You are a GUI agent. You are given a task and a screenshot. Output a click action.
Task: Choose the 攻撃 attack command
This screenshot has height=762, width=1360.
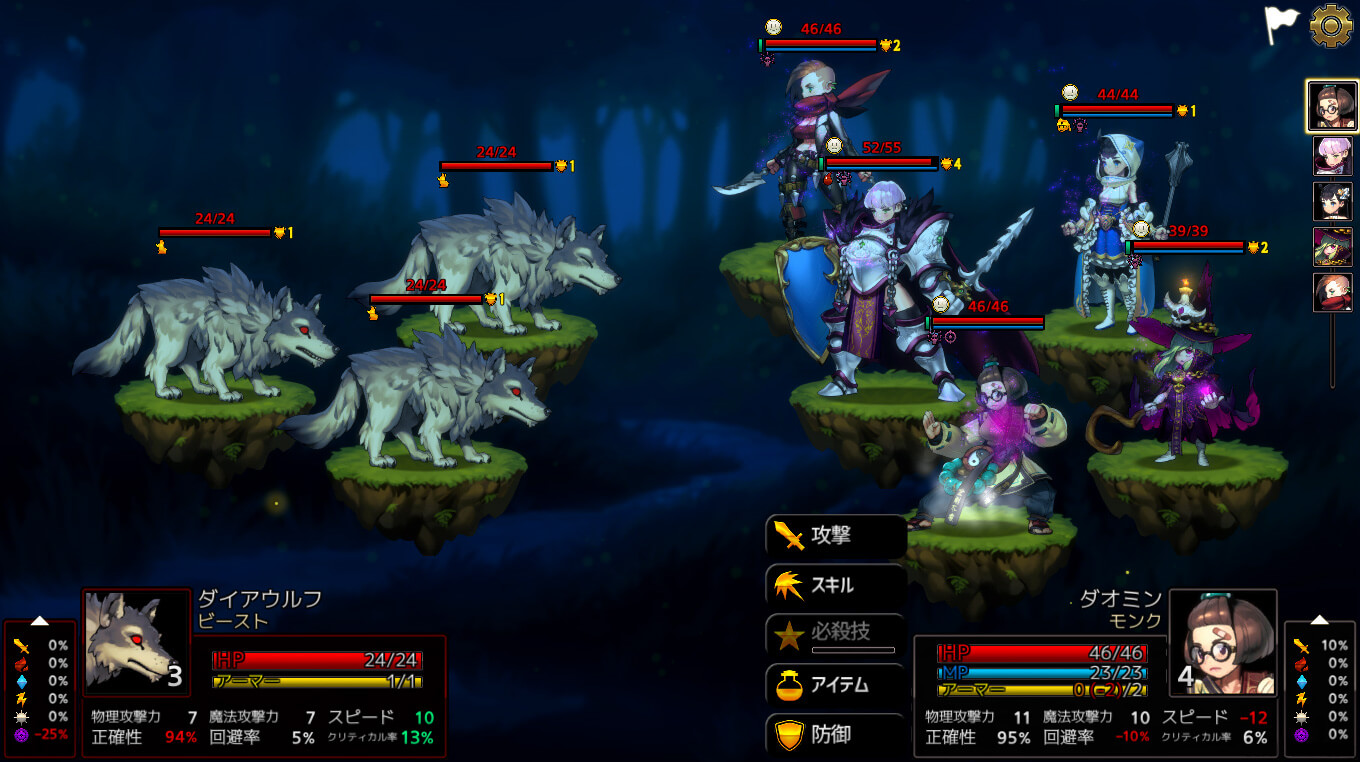(835, 536)
